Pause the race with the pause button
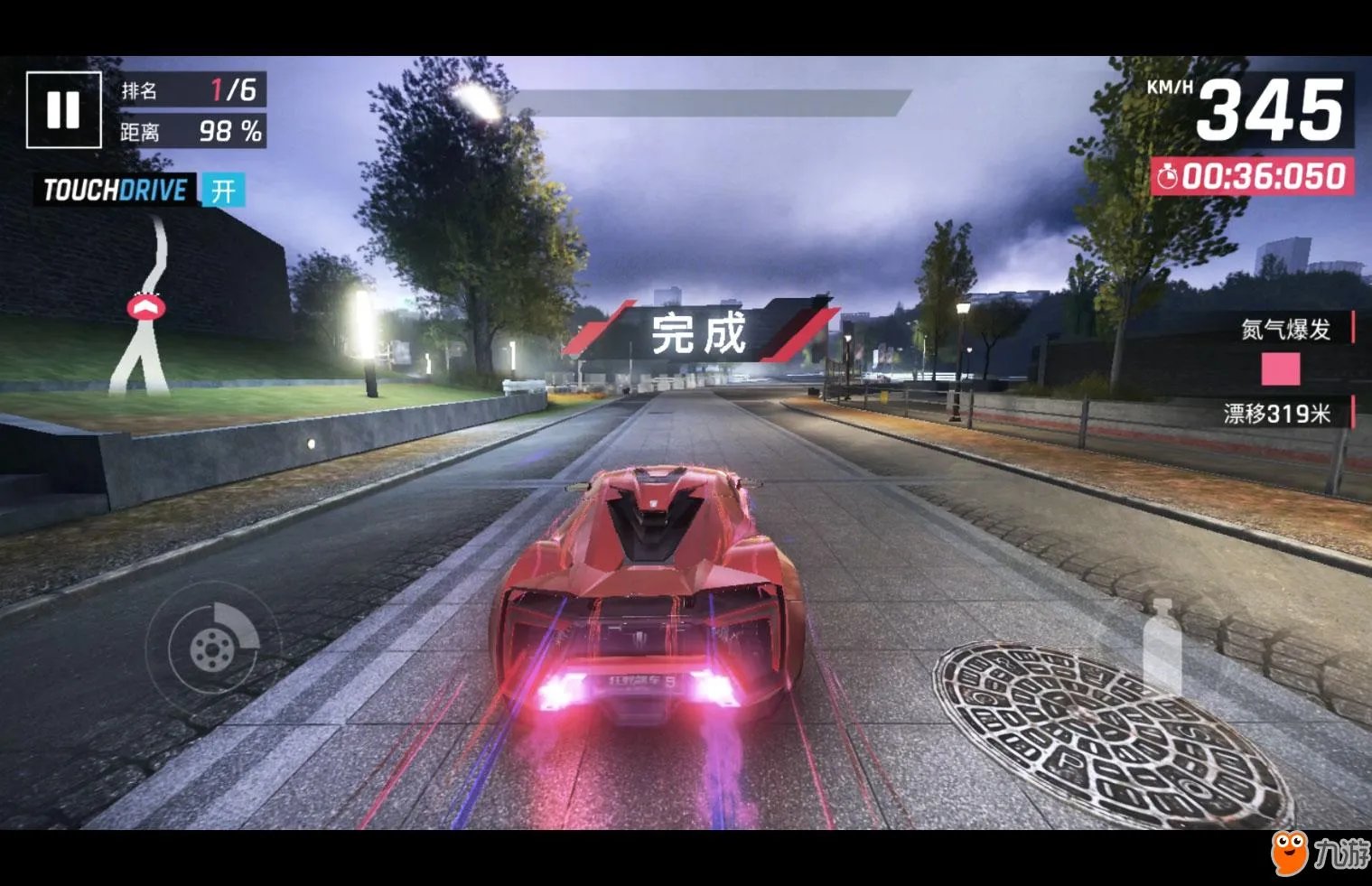 [x=63, y=109]
